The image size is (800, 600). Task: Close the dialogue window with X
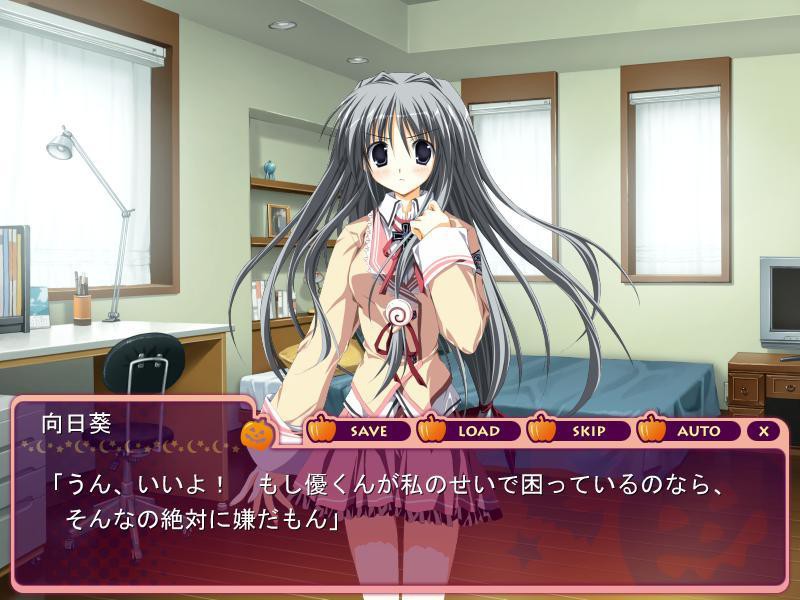(764, 431)
